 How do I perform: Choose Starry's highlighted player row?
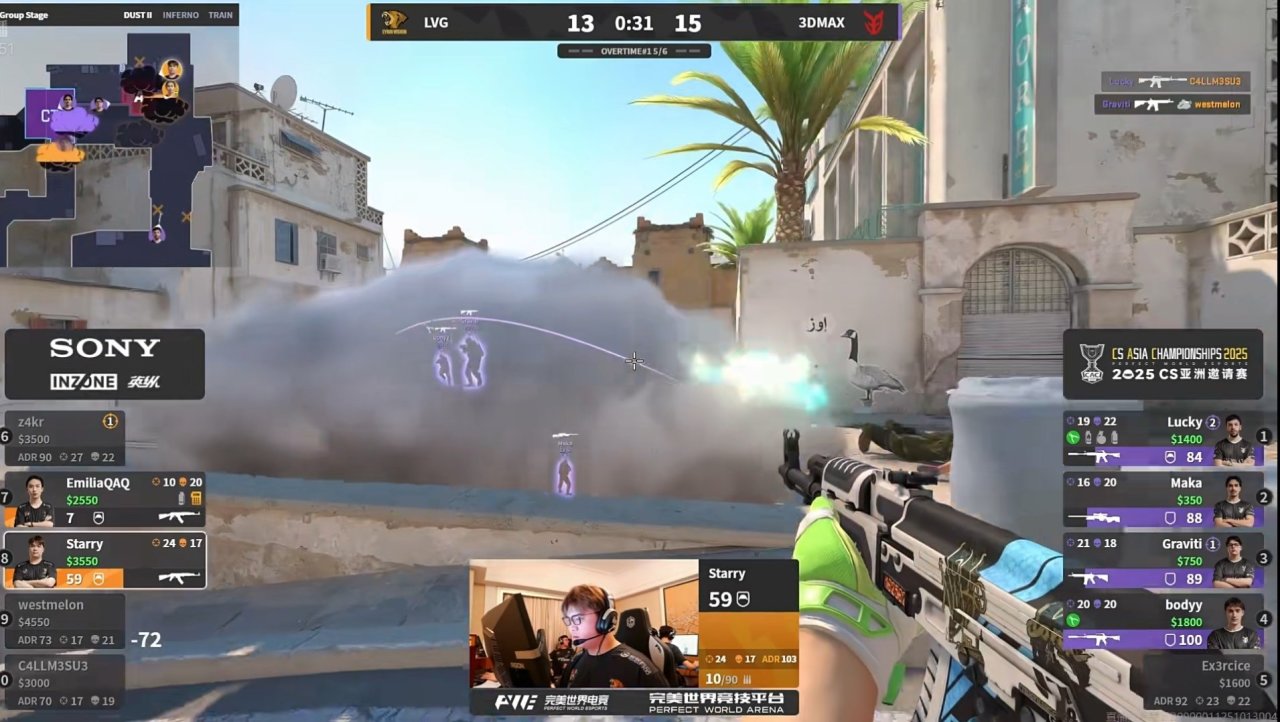tap(105, 561)
